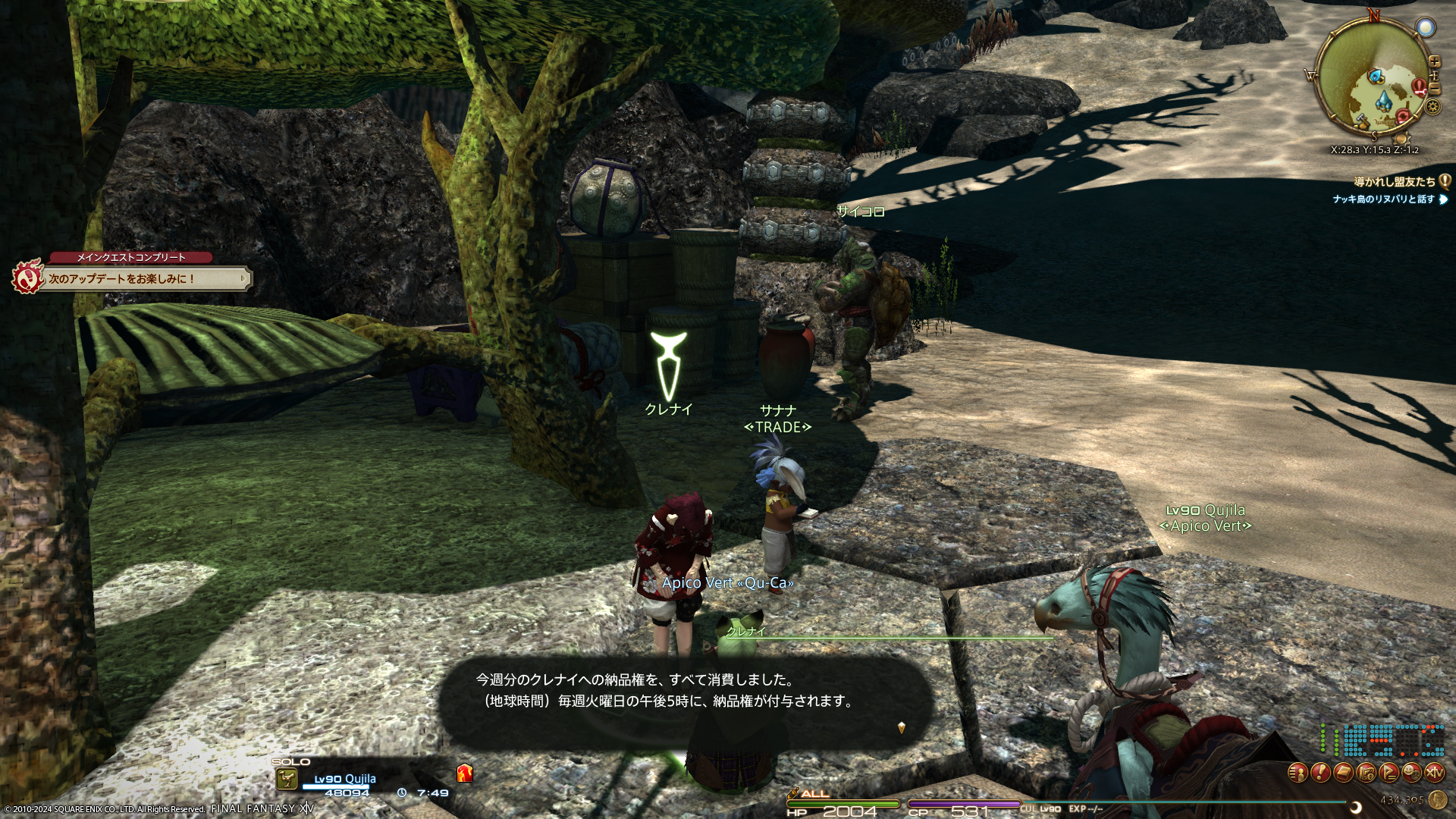Image resolution: width=1456 pixels, height=819 pixels.
Task: Click the sun icon below the minimap
Action: pyautogui.click(x=1401, y=140)
